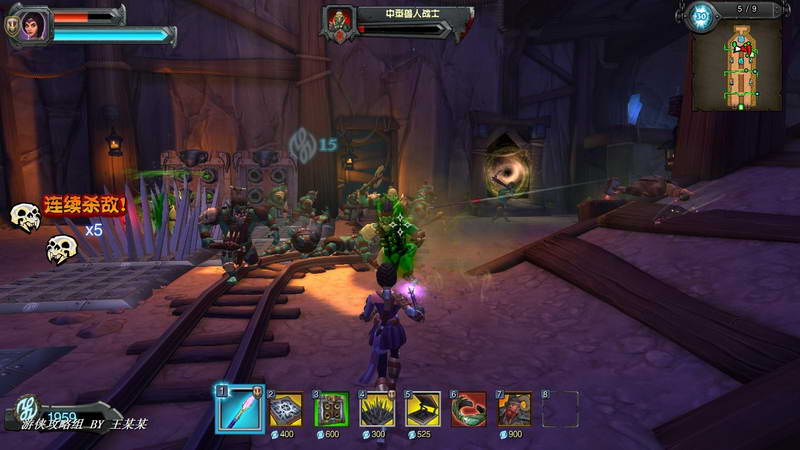Choose the 400-cost floor tile trap
The image size is (800, 450).
[x=285, y=409]
